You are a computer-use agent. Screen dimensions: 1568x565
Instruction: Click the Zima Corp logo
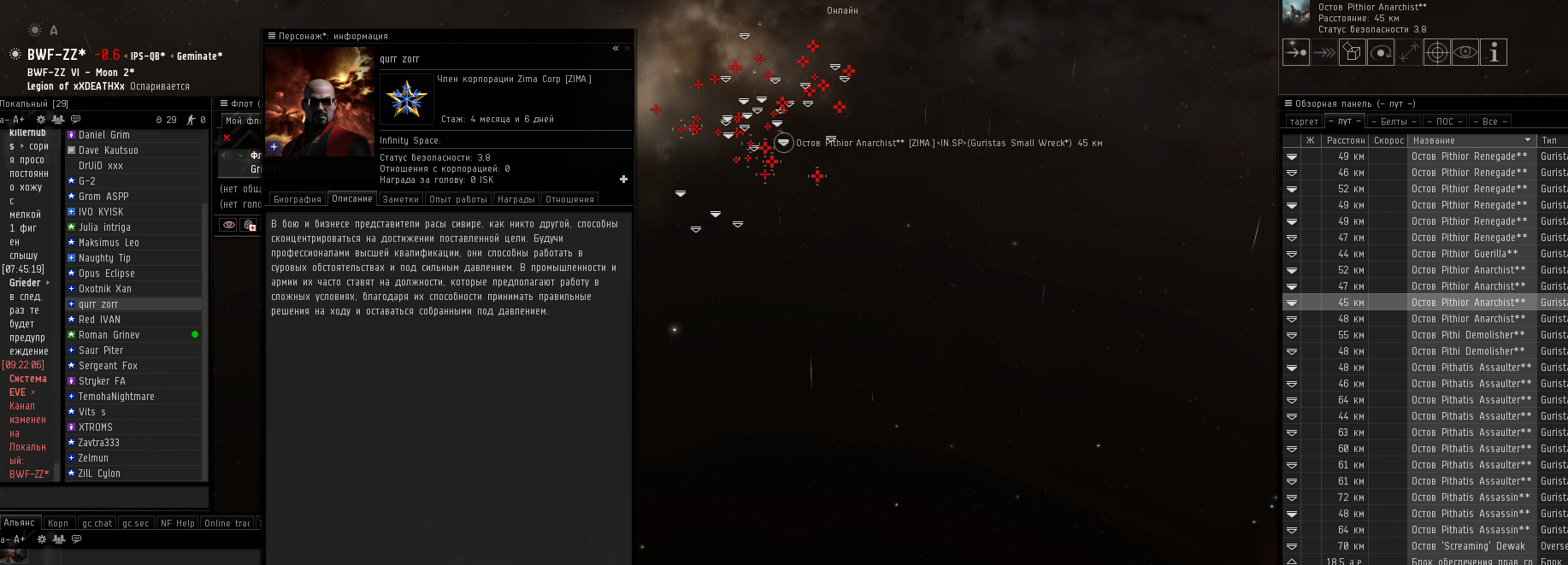click(x=406, y=100)
